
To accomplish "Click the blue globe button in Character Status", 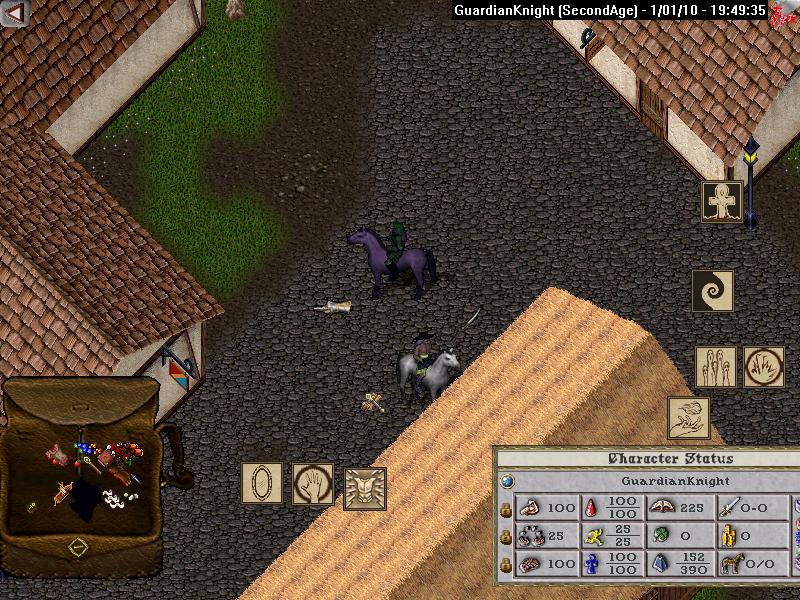I will [507, 481].
